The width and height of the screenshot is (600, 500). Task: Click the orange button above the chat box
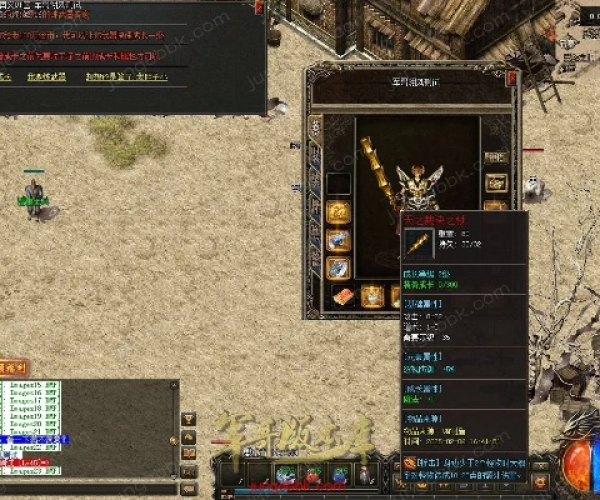14,368
